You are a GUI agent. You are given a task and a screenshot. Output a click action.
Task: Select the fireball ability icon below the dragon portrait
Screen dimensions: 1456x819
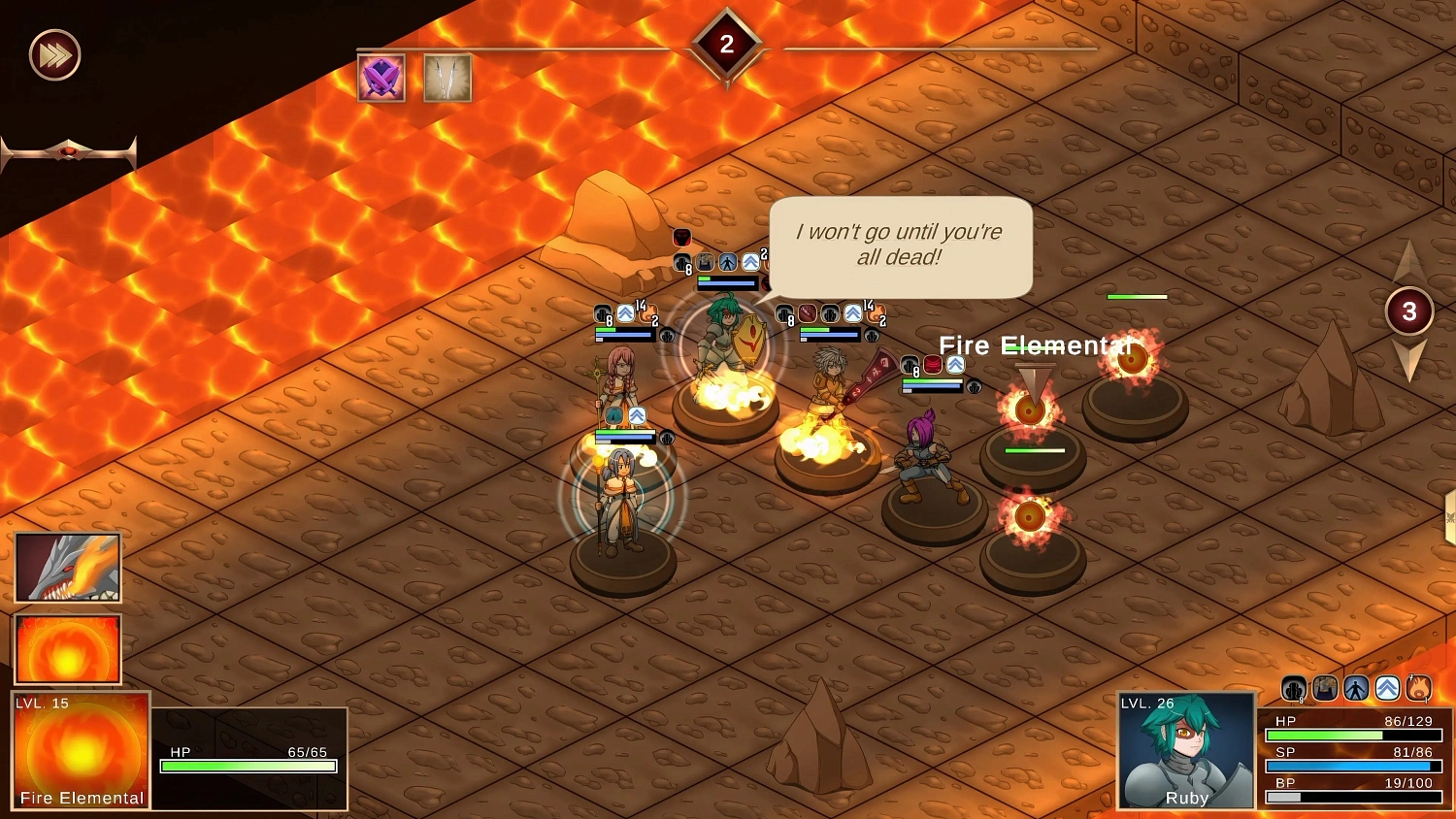tap(68, 648)
